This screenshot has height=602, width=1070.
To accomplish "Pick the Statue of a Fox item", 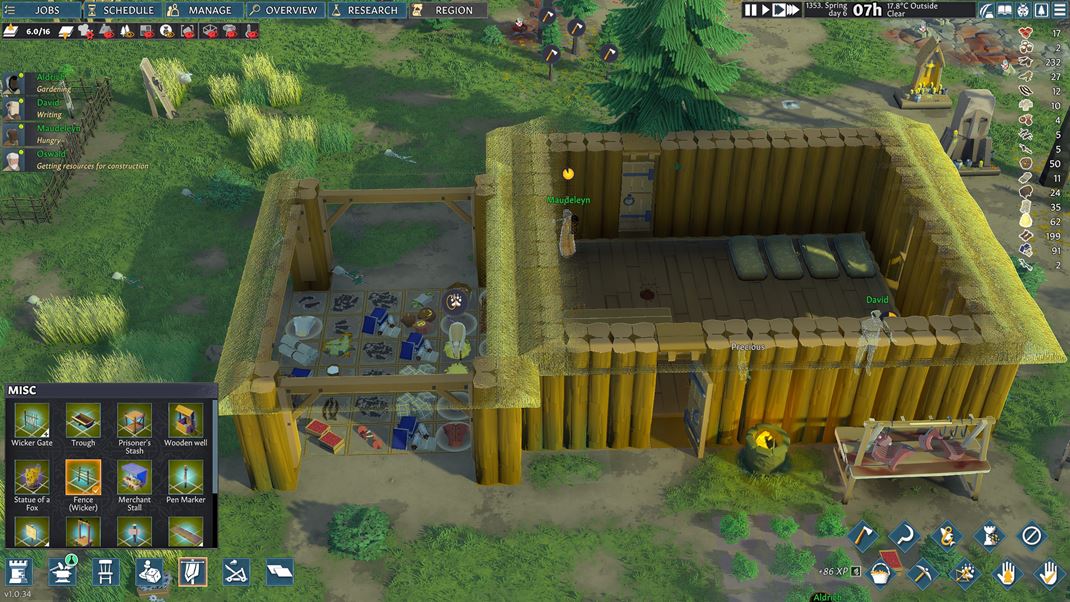I will [x=31, y=483].
